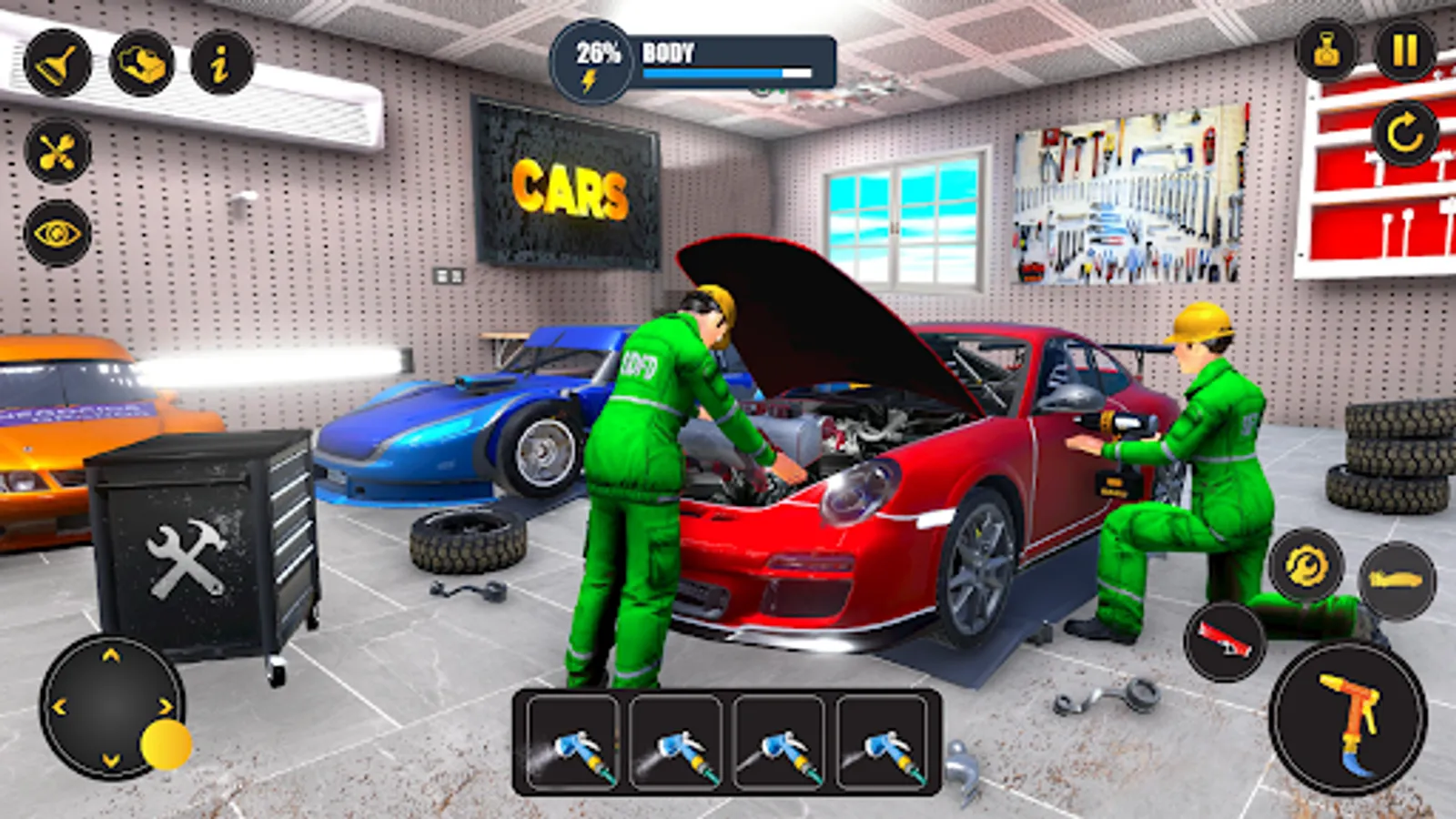
Task: Show the info panel
Action: point(221,63)
